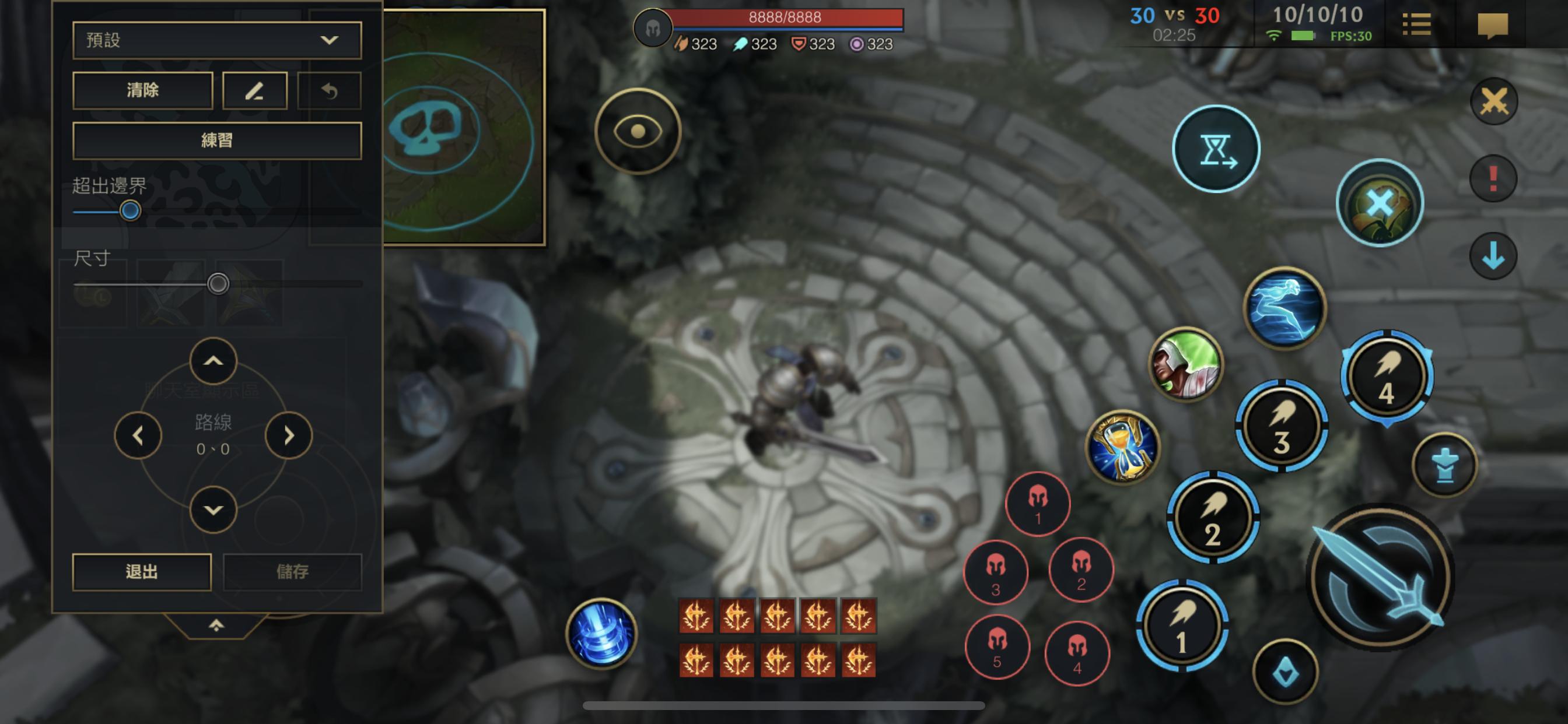Start 練習 practice mode

point(216,140)
